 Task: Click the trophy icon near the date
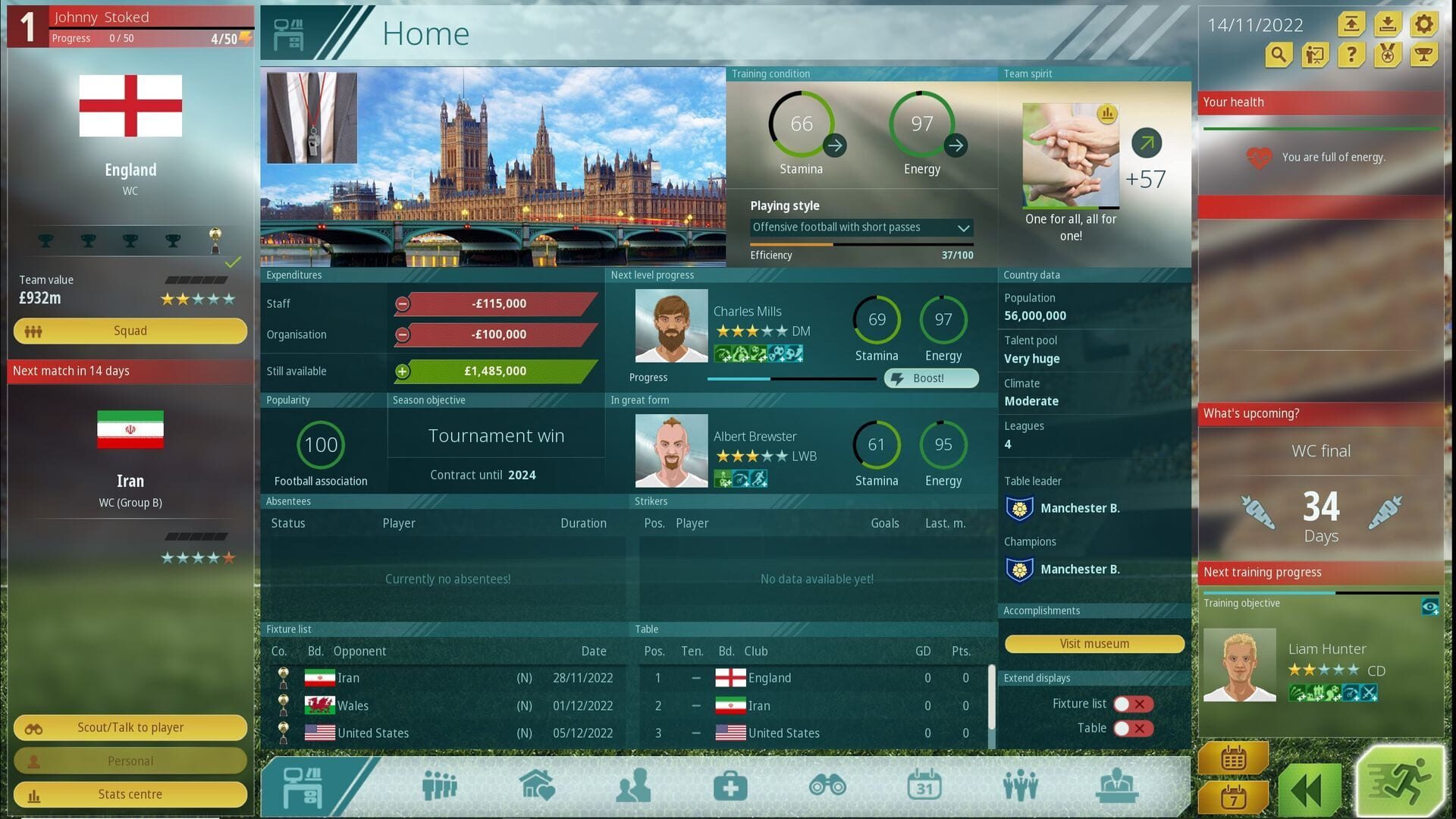tap(1423, 55)
